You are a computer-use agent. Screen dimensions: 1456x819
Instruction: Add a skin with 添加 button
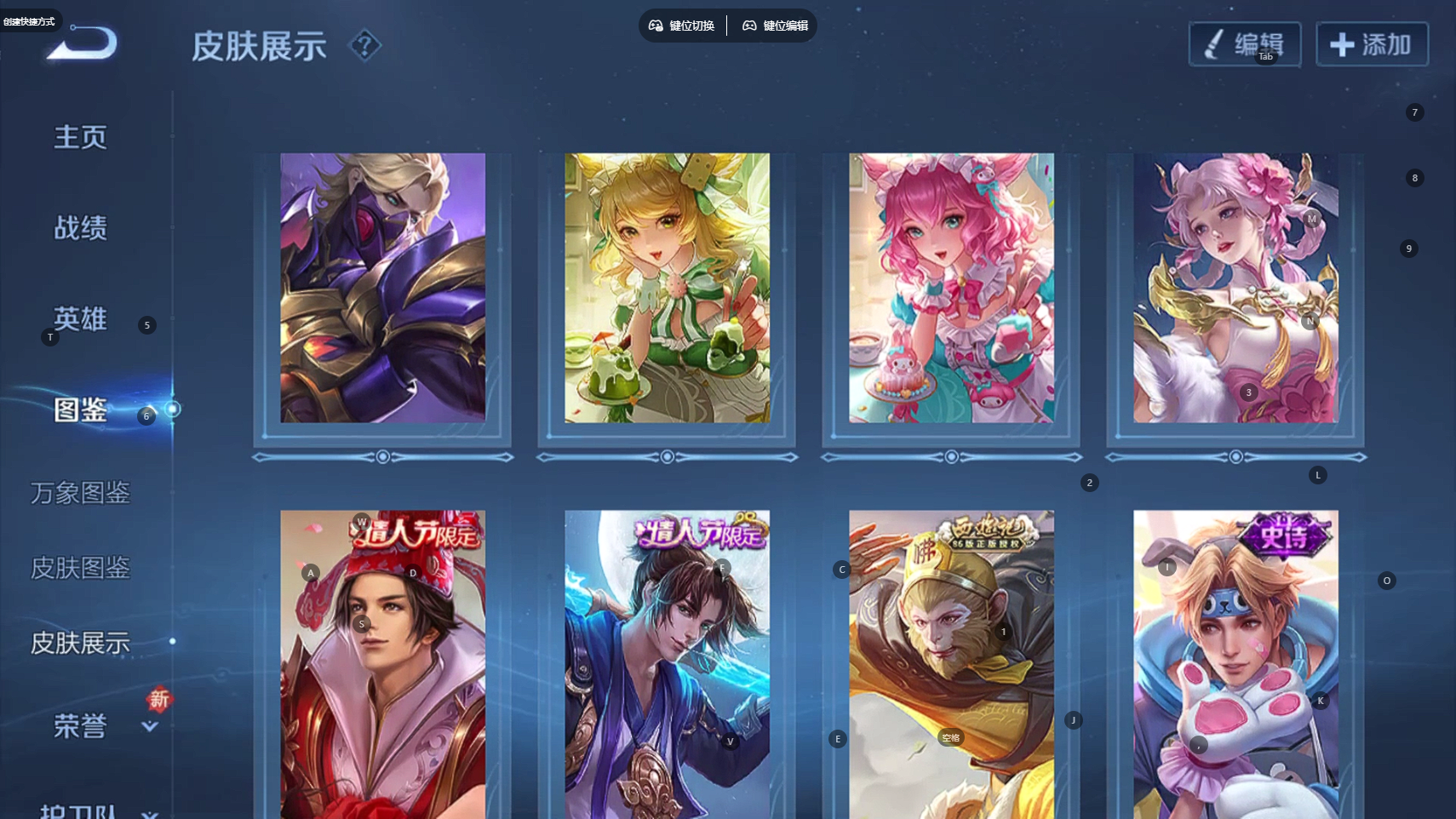coord(1372,44)
